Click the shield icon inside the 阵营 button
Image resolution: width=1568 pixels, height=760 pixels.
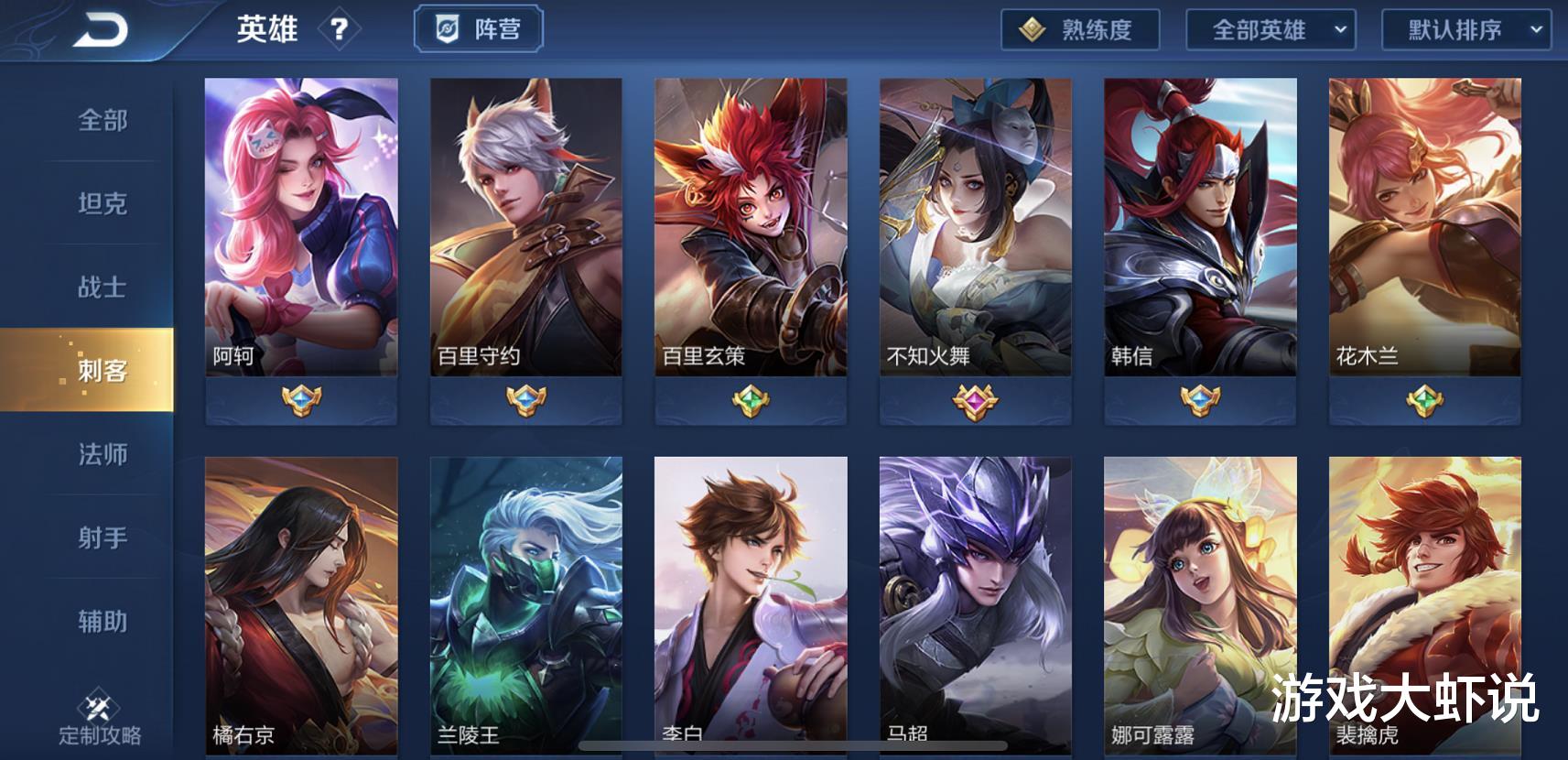click(446, 27)
